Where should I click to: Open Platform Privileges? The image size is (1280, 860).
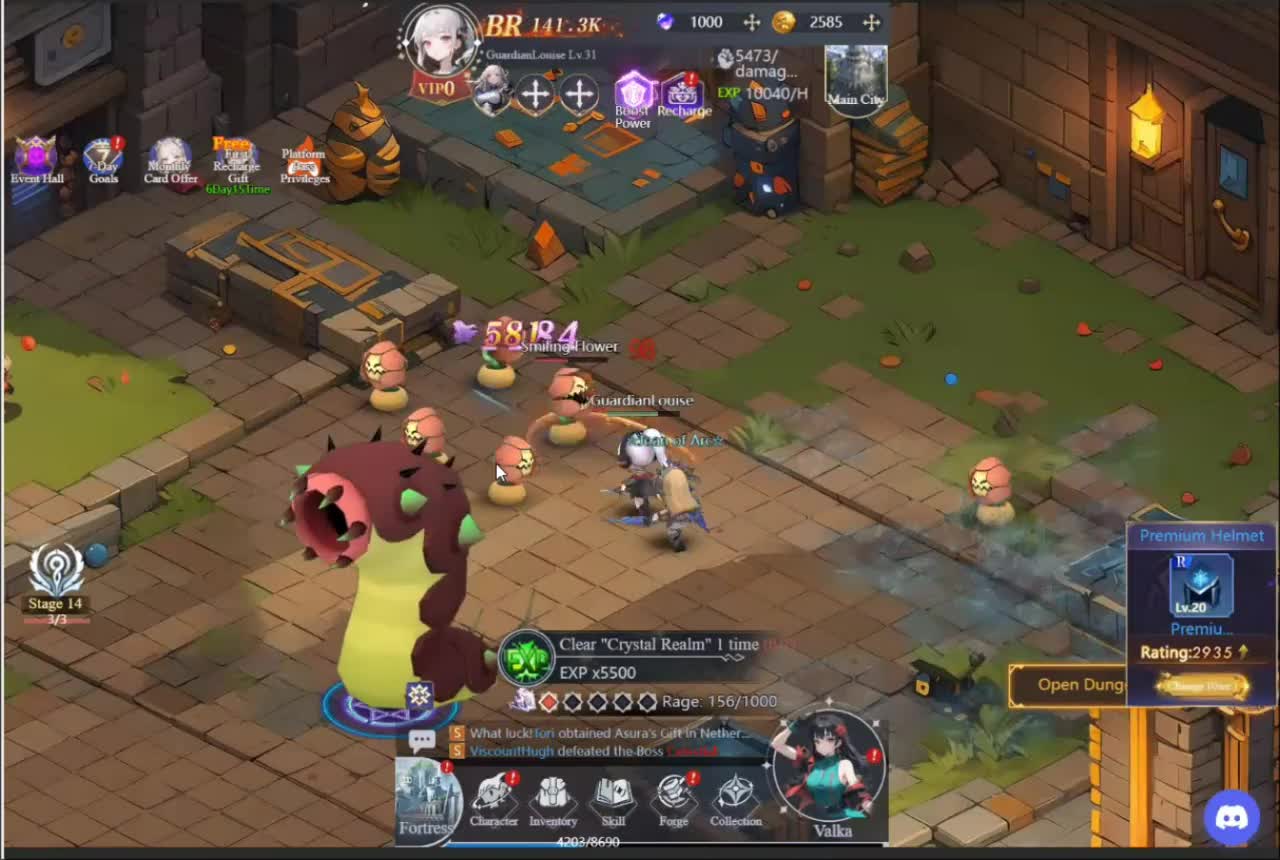click(x=303, y=162)
